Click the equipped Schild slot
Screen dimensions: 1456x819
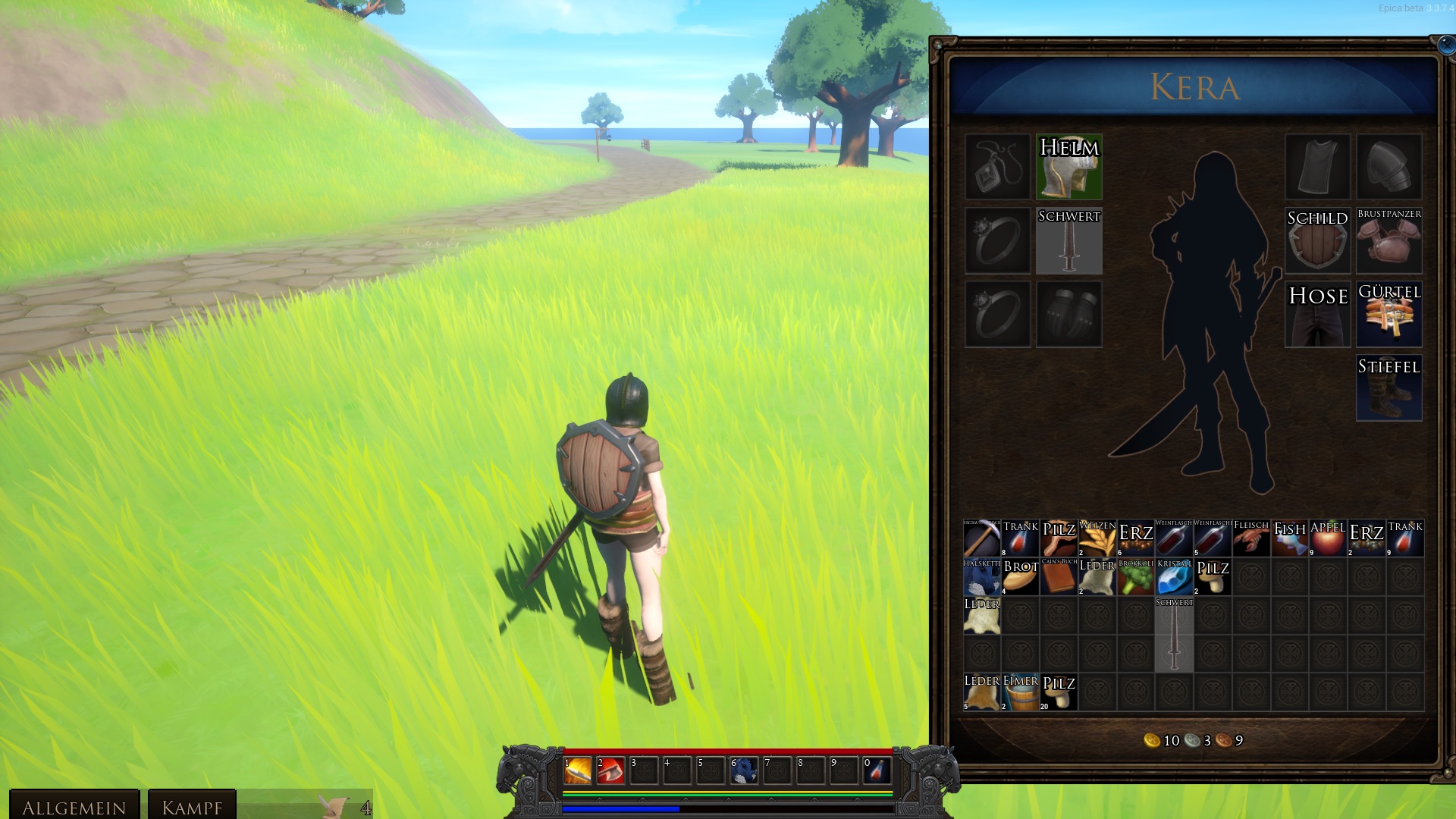[1317, 241]
